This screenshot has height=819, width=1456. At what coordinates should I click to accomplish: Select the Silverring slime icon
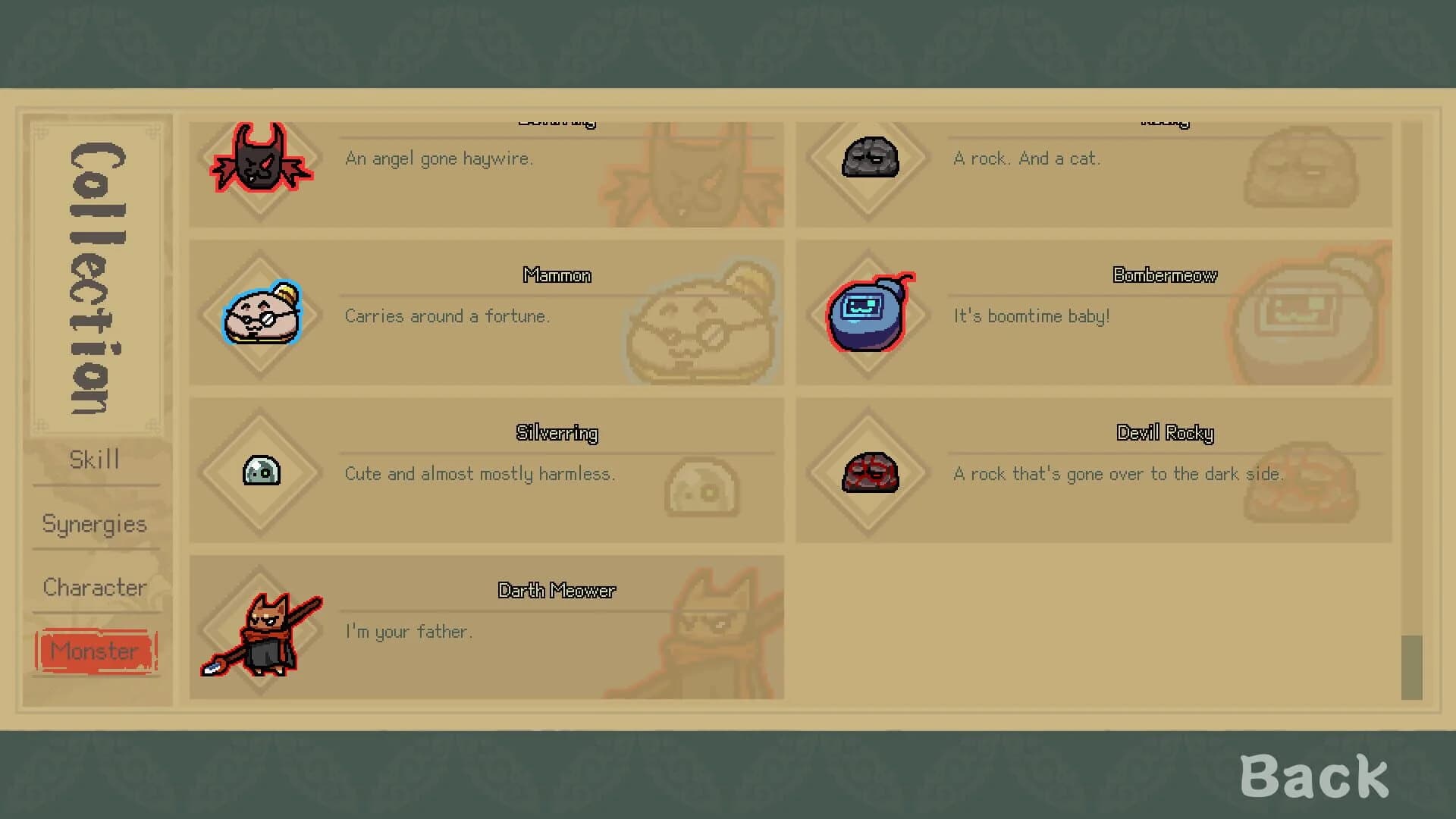point(260,472)
